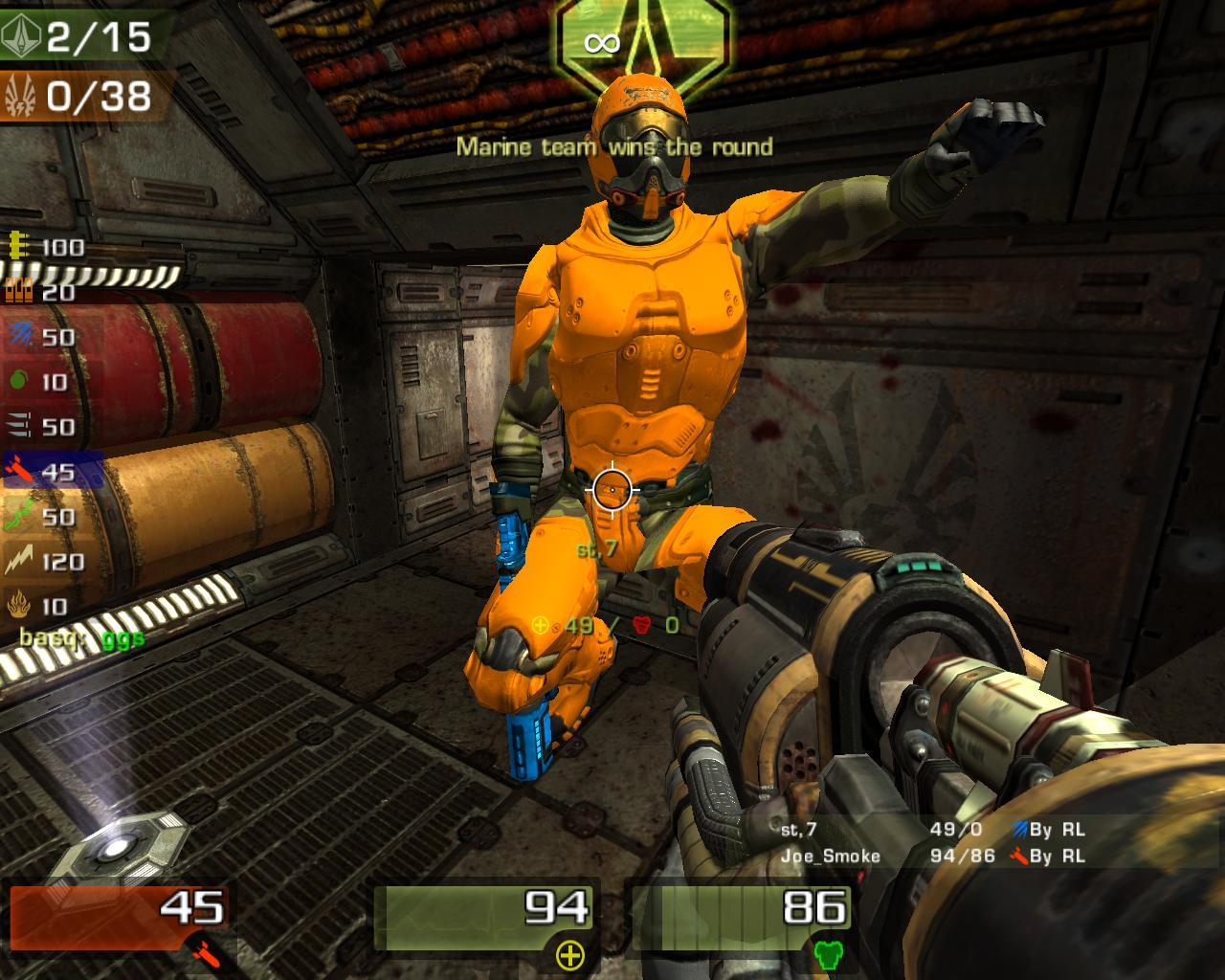
Task: Switch to the blue hyperblaster icon
Action: click(19, 337)
